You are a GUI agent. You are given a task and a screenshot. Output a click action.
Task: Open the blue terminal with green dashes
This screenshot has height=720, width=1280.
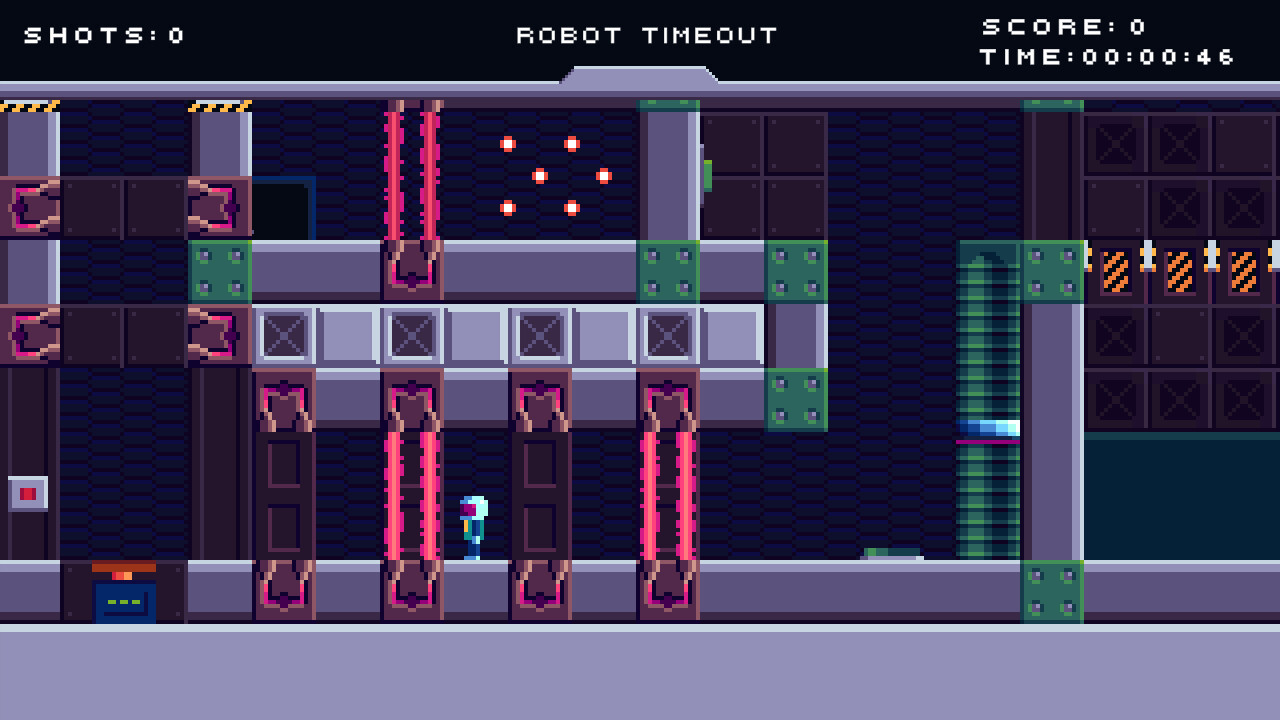124,600
